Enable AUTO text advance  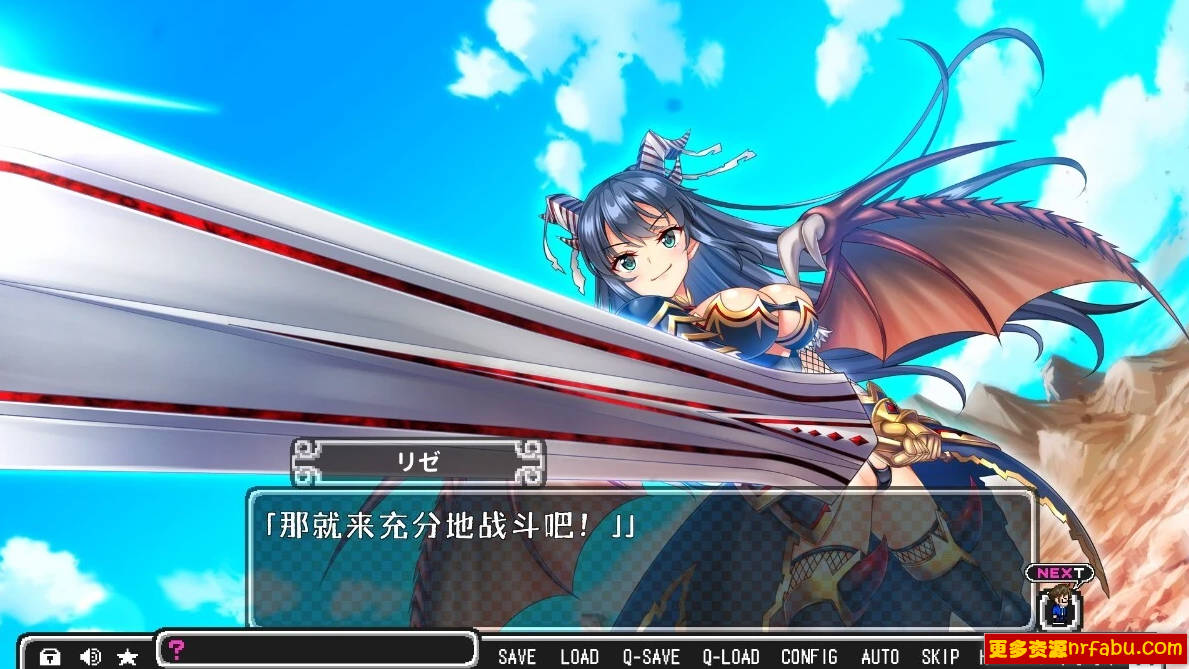[x=880, y=656]
